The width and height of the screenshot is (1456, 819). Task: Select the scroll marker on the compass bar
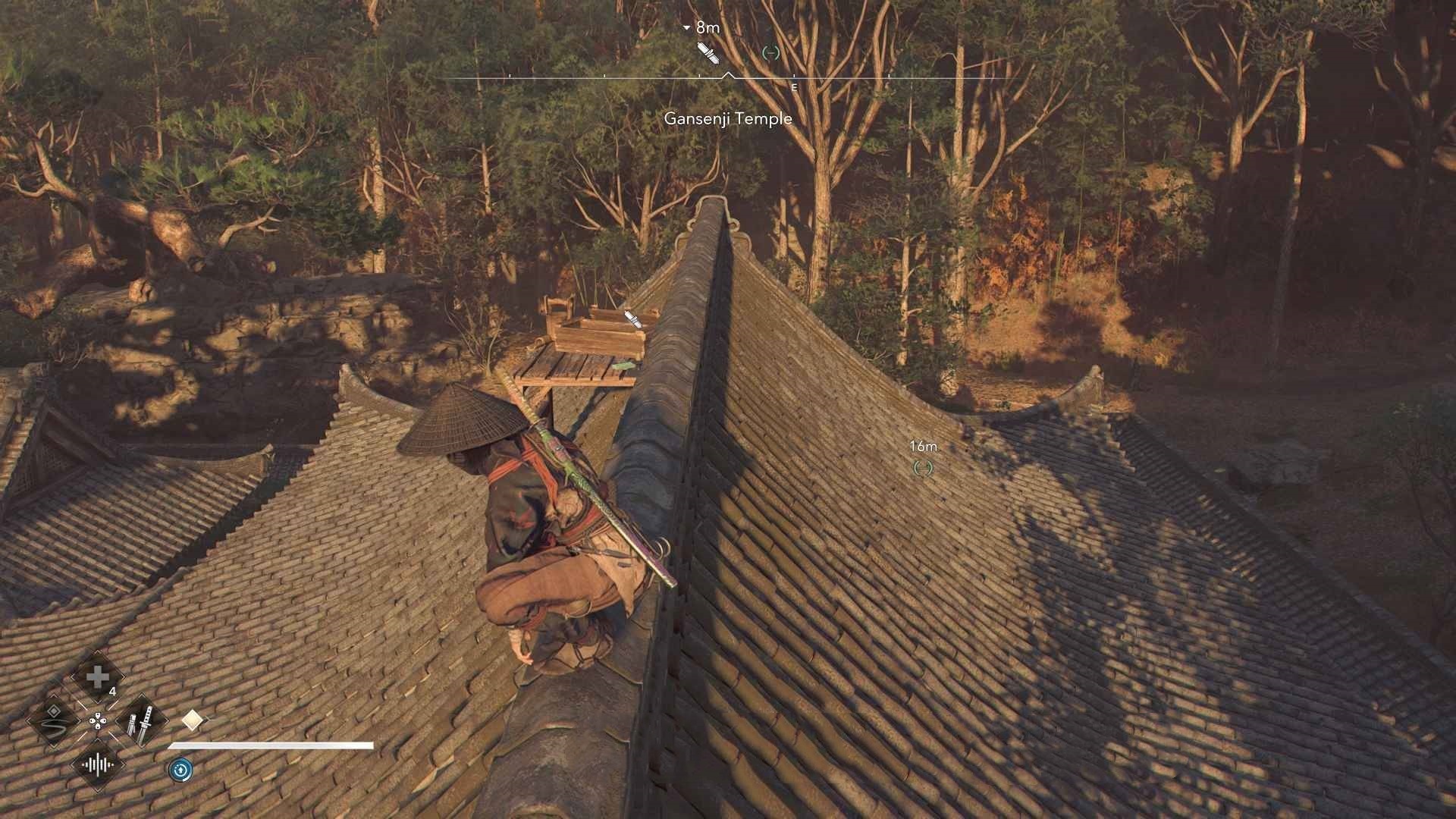click(x=707, y=52)
